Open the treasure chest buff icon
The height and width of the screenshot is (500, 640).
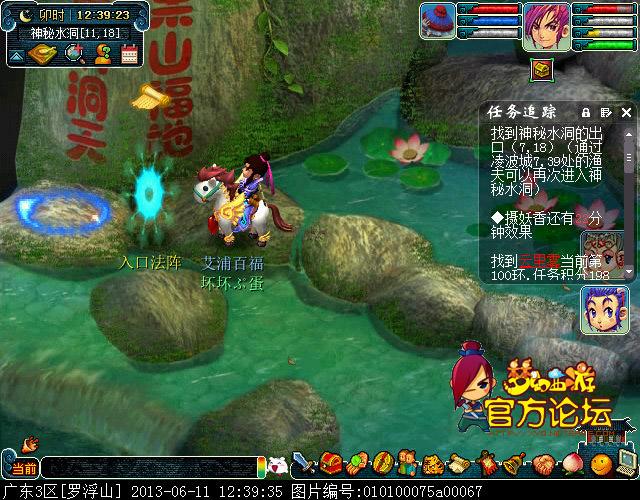pos(542,69)
